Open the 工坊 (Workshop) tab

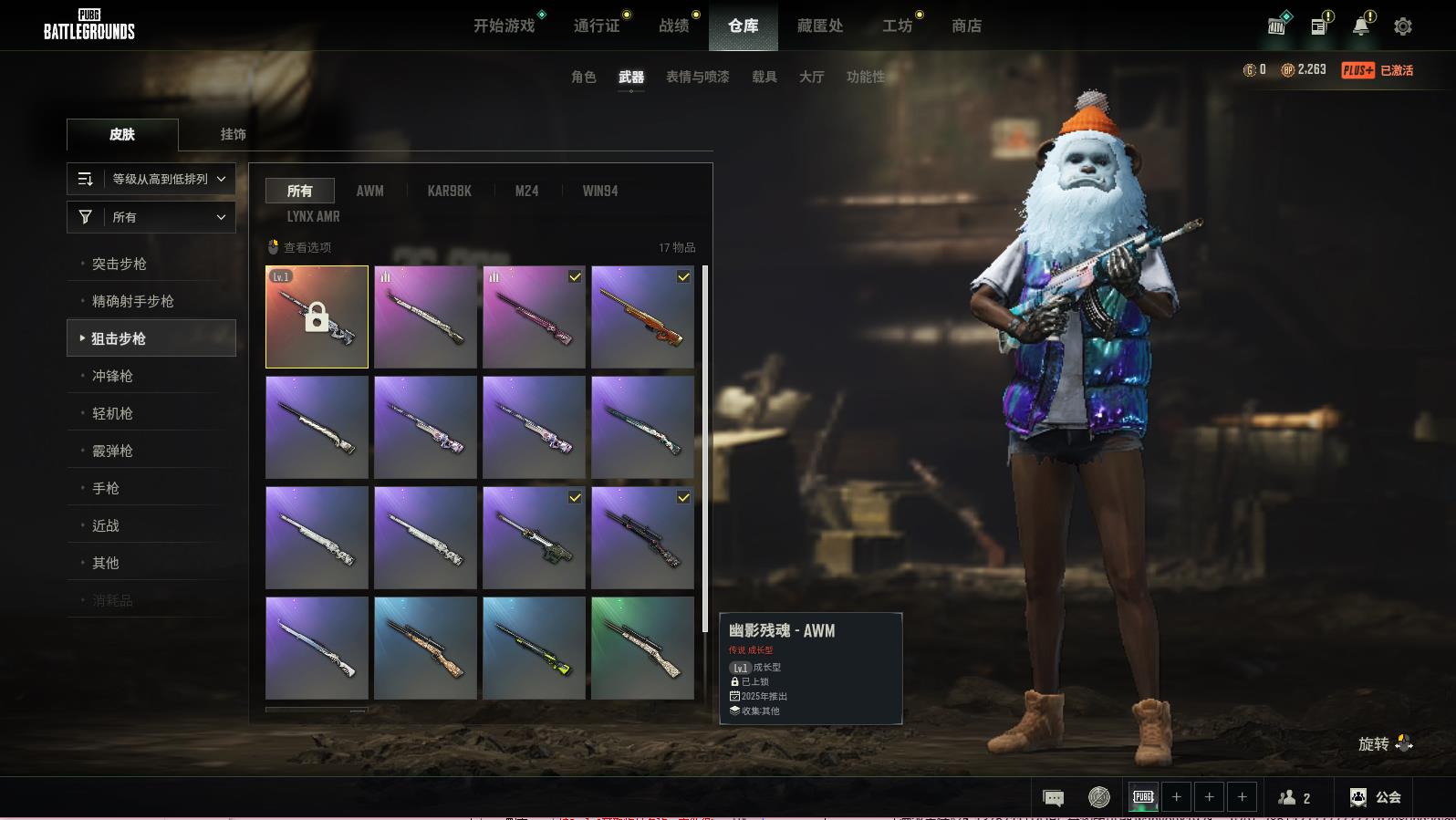pos(897,26)
